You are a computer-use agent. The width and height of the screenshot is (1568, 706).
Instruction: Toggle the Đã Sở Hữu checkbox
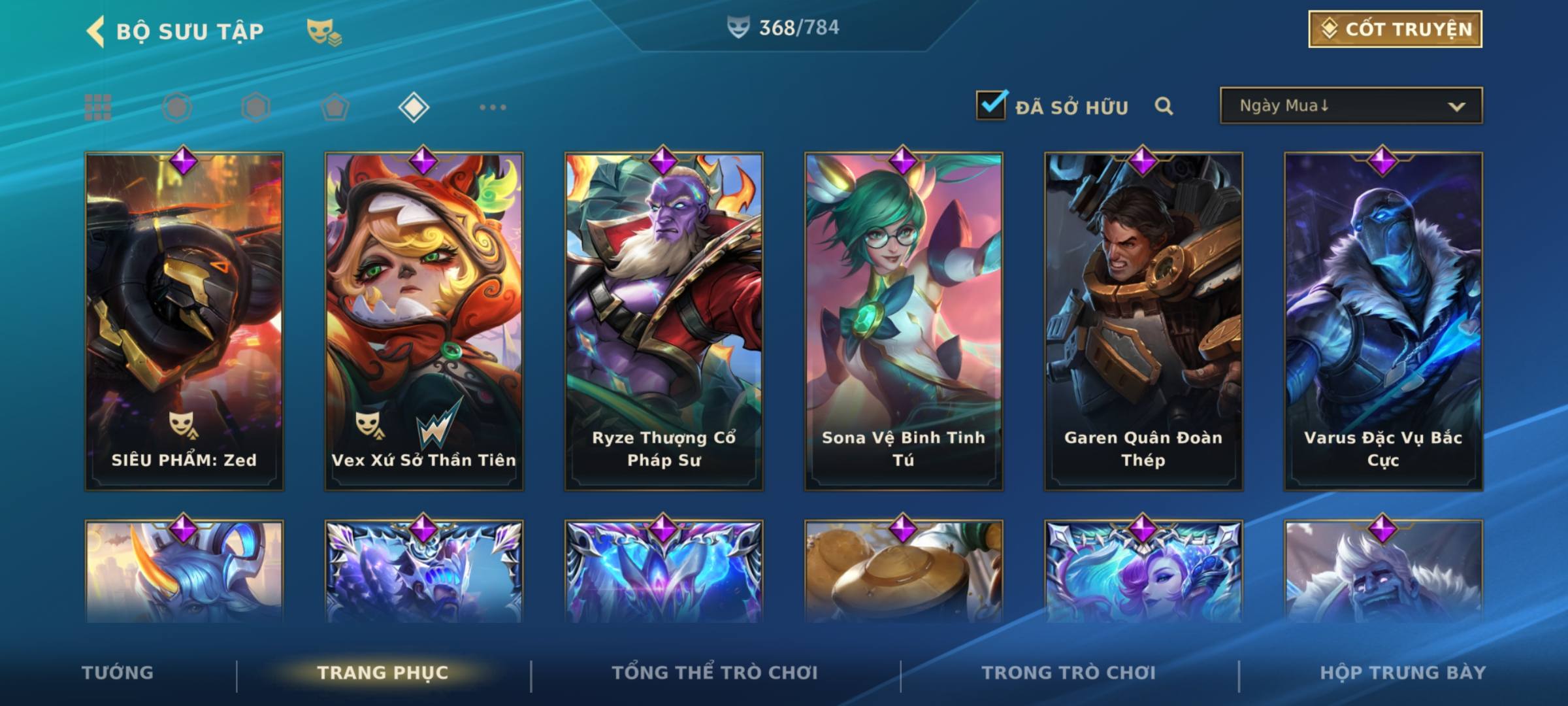[x=991, y=105]
